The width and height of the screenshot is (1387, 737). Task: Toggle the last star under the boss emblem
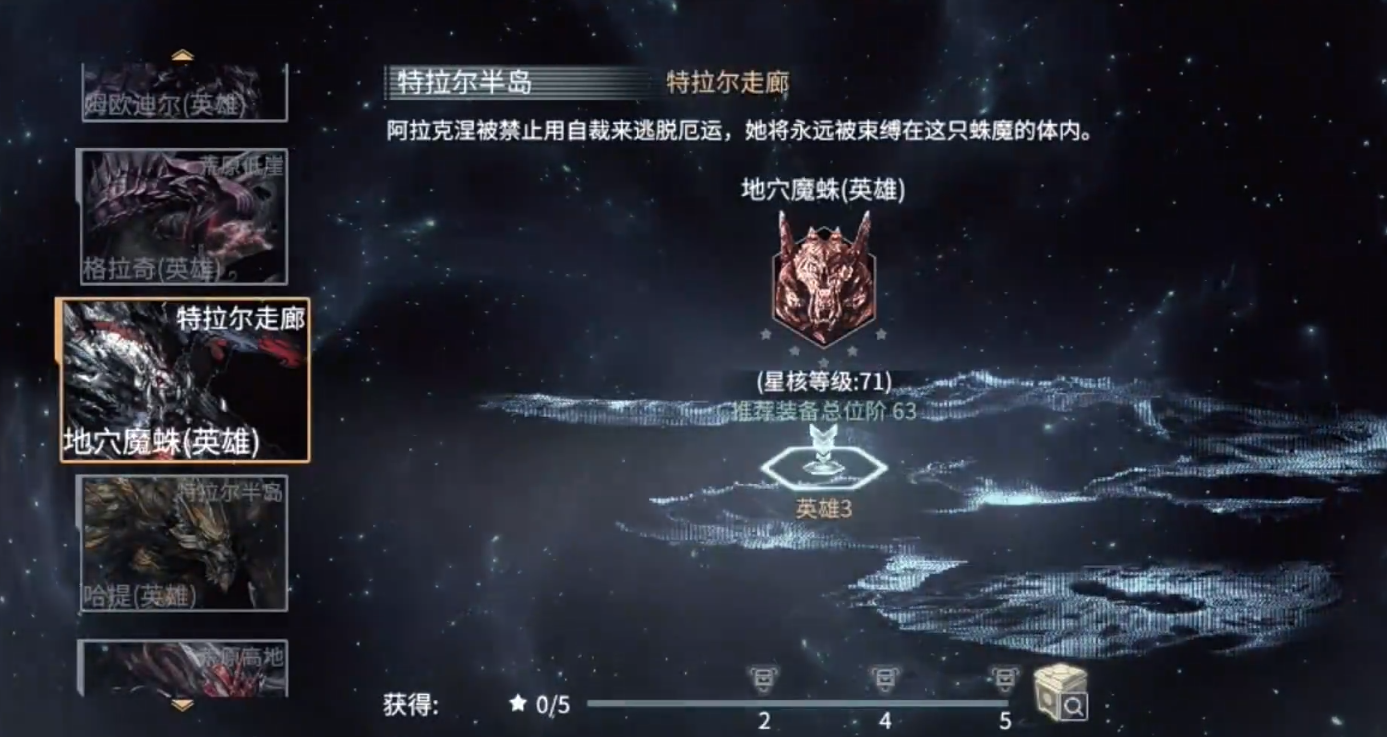pyautogui.click(x=880, y=334)
